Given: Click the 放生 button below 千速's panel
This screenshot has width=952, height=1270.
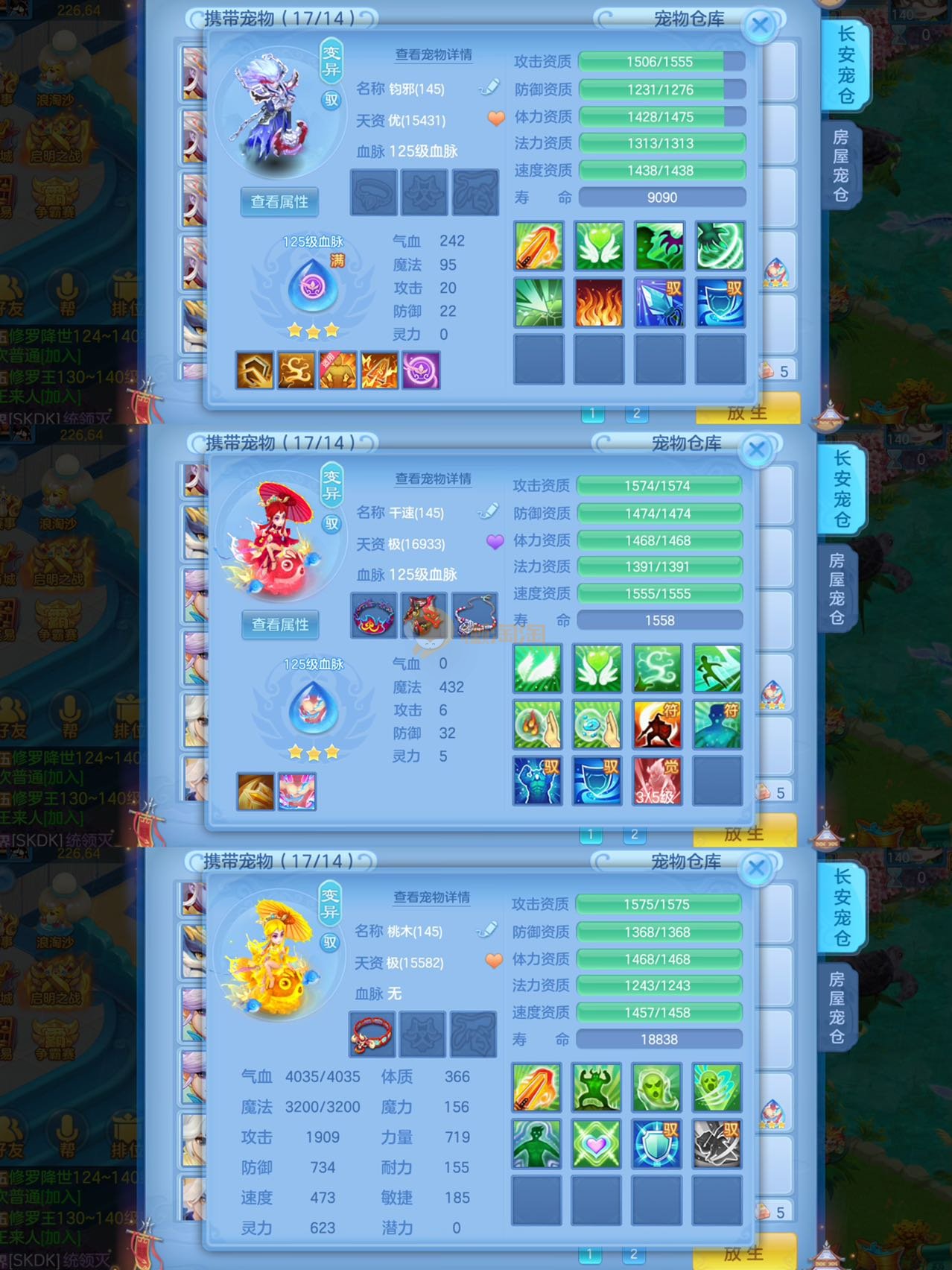Looking at the screenshot, I should (743, 833).
